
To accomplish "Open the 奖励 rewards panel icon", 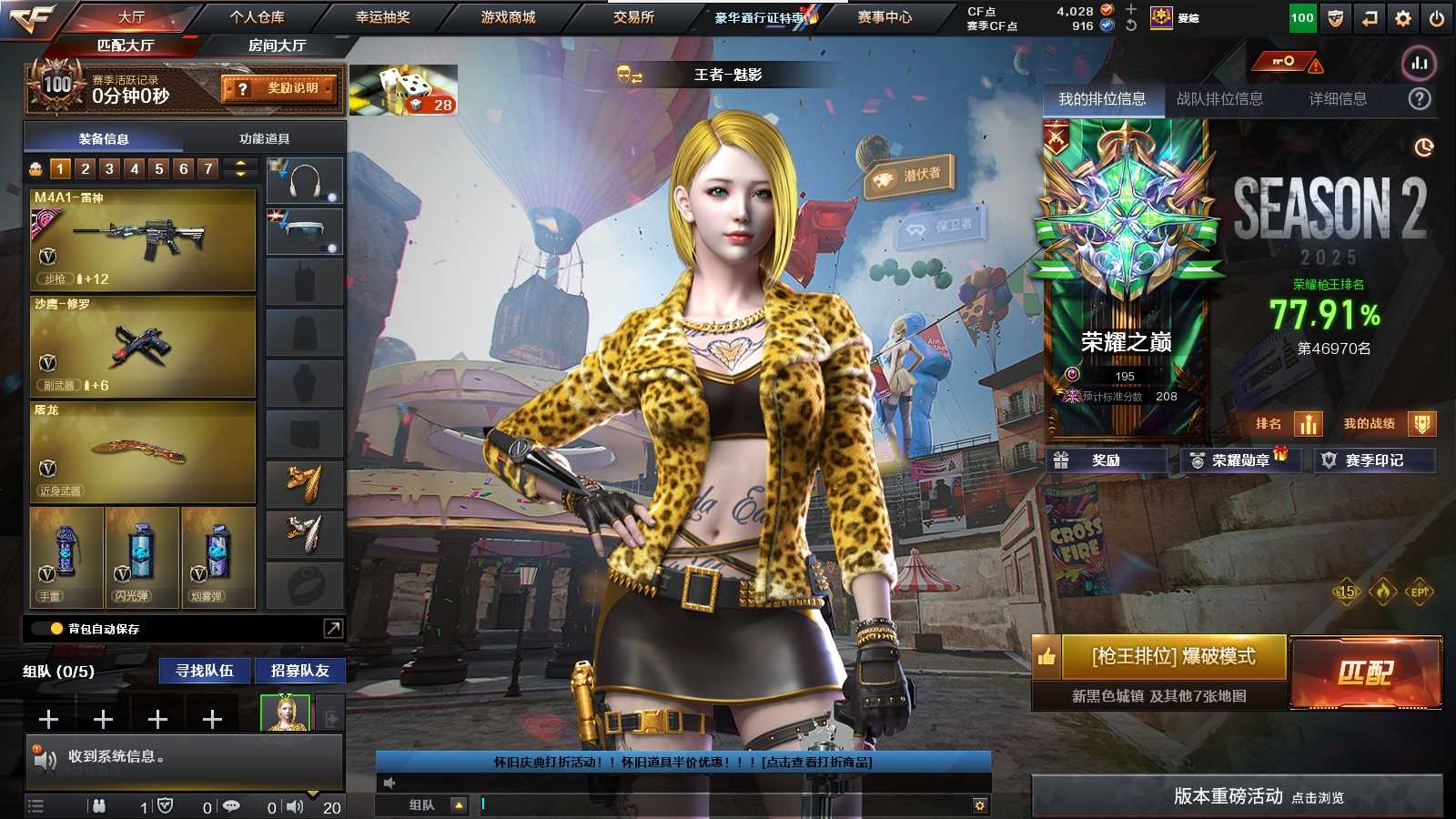I will [x=1063, y=460].
